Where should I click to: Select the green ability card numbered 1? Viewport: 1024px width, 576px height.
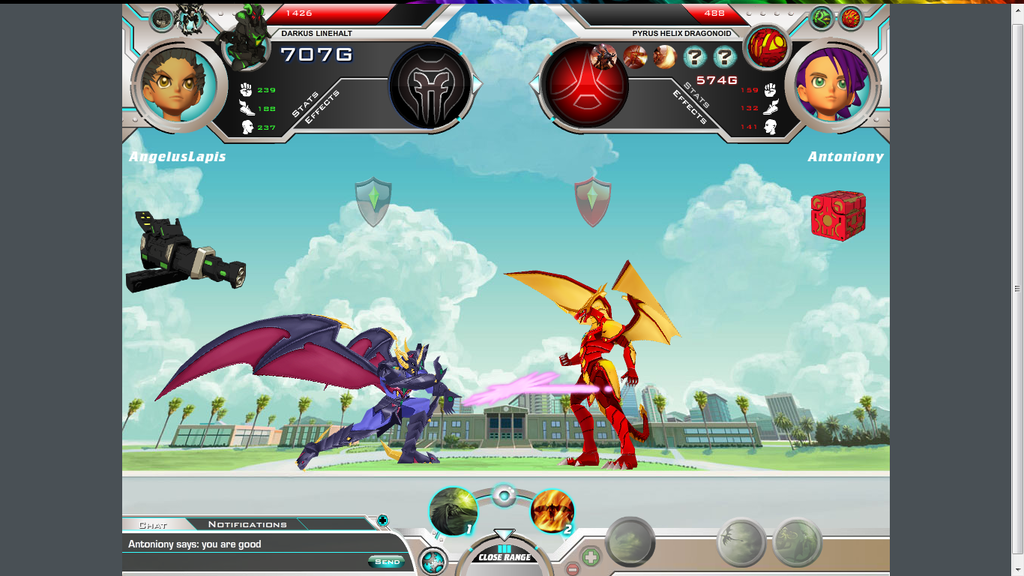[453, 511]
